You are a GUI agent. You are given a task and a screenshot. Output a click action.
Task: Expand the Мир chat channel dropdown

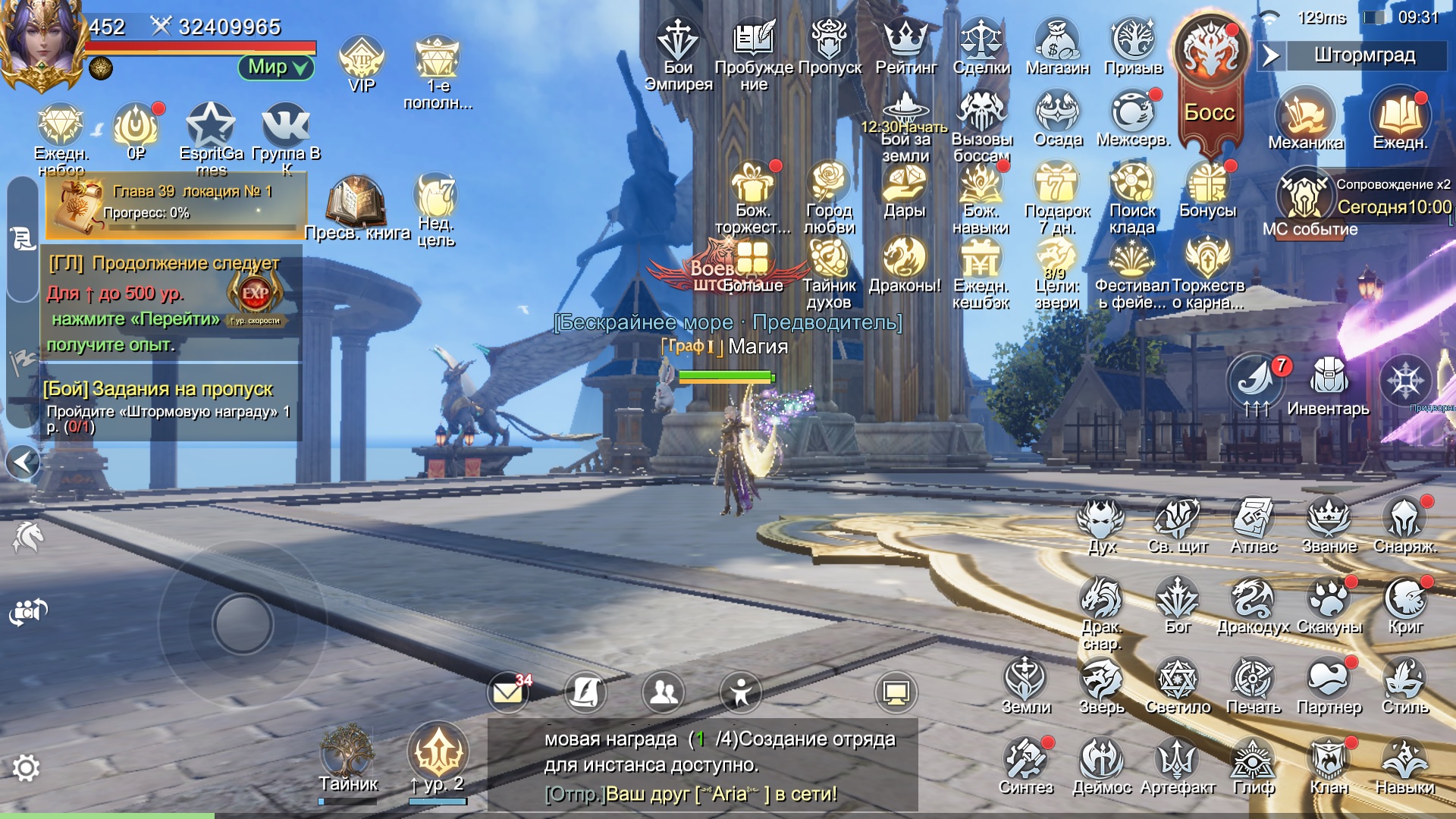point(277,67)
